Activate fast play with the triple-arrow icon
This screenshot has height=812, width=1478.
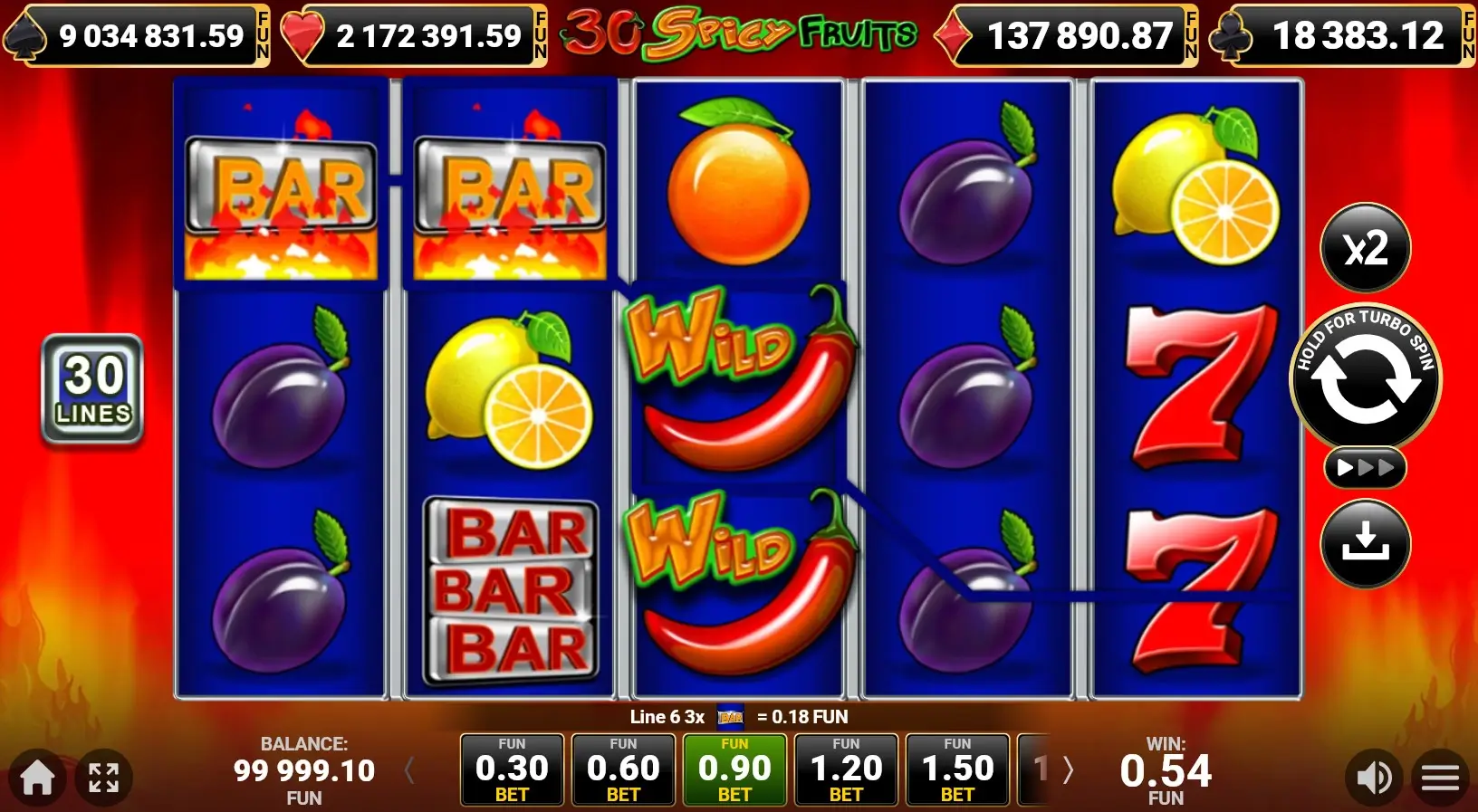pos(1366,468)
